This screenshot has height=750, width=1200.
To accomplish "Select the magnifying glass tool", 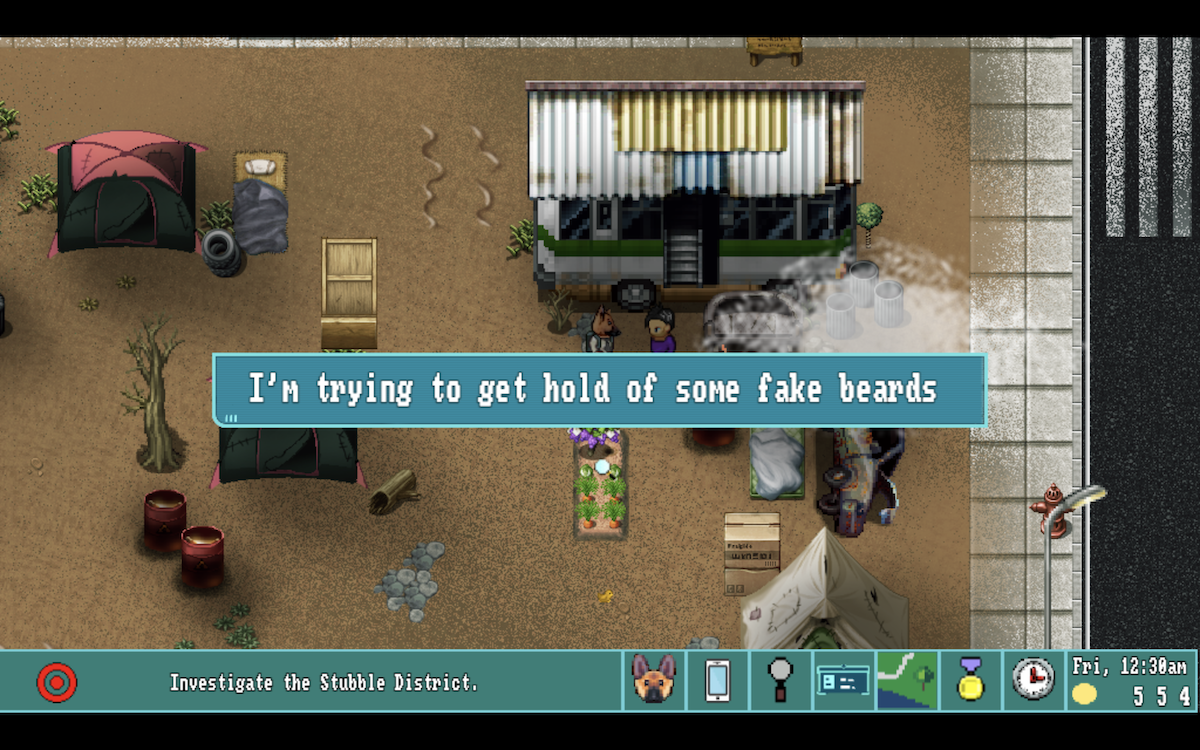I will click(780, 681).
